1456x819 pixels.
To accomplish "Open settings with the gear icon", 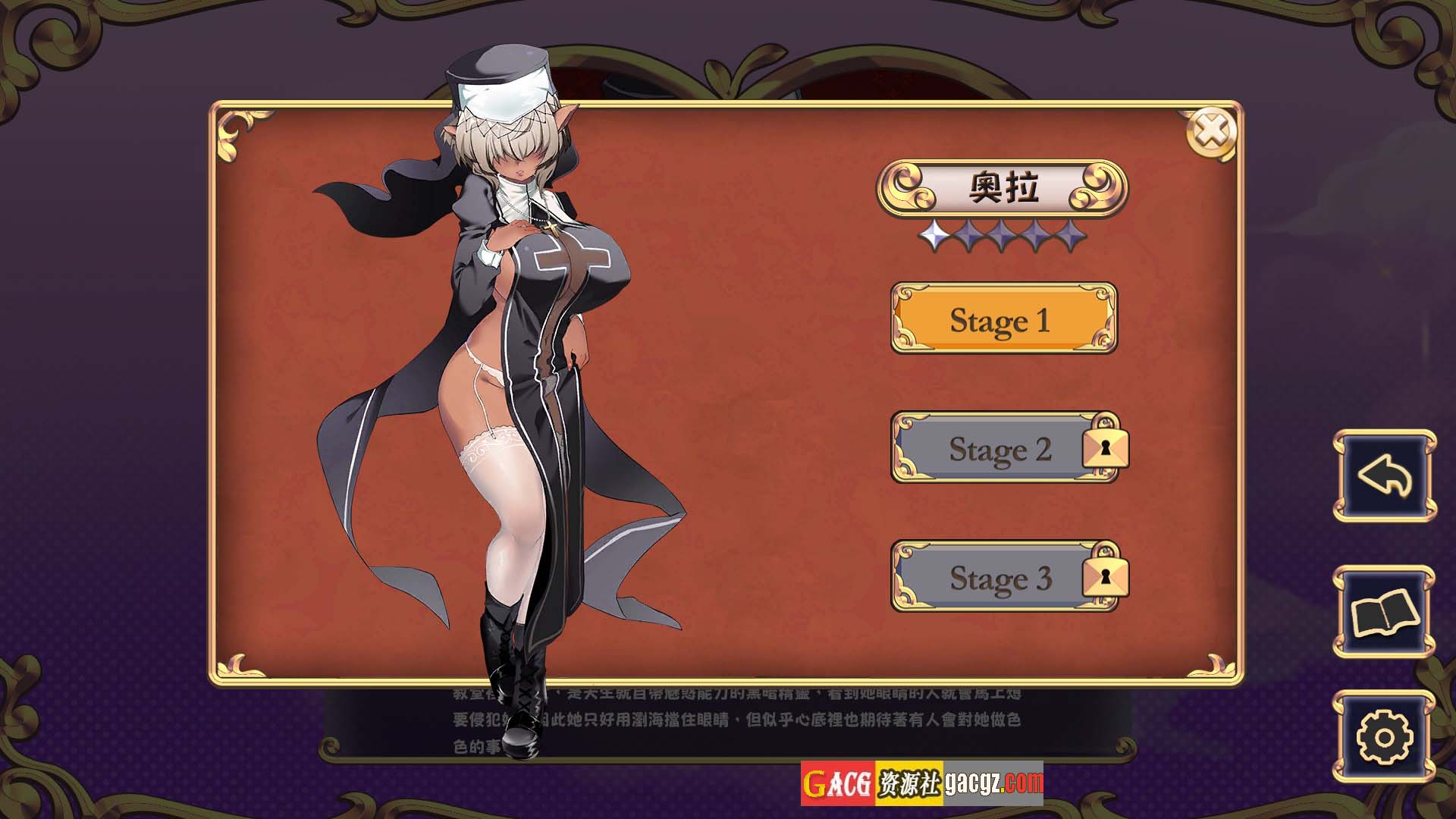I will pyautogui.click(x=1385, y=736).
